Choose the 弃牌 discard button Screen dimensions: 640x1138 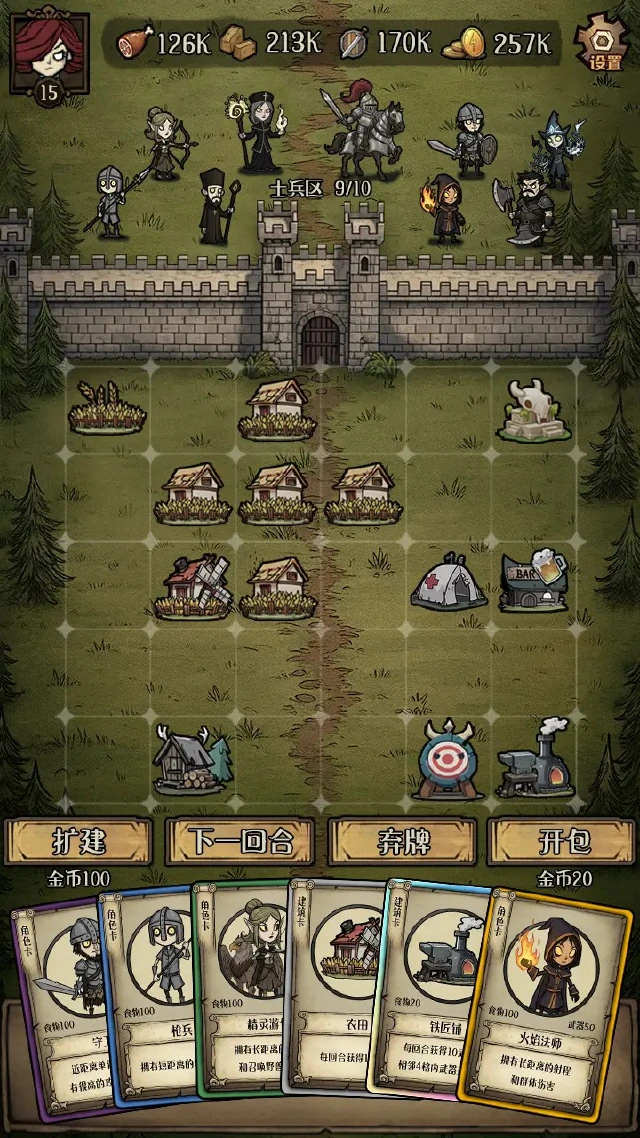click(x=403, y=842)
